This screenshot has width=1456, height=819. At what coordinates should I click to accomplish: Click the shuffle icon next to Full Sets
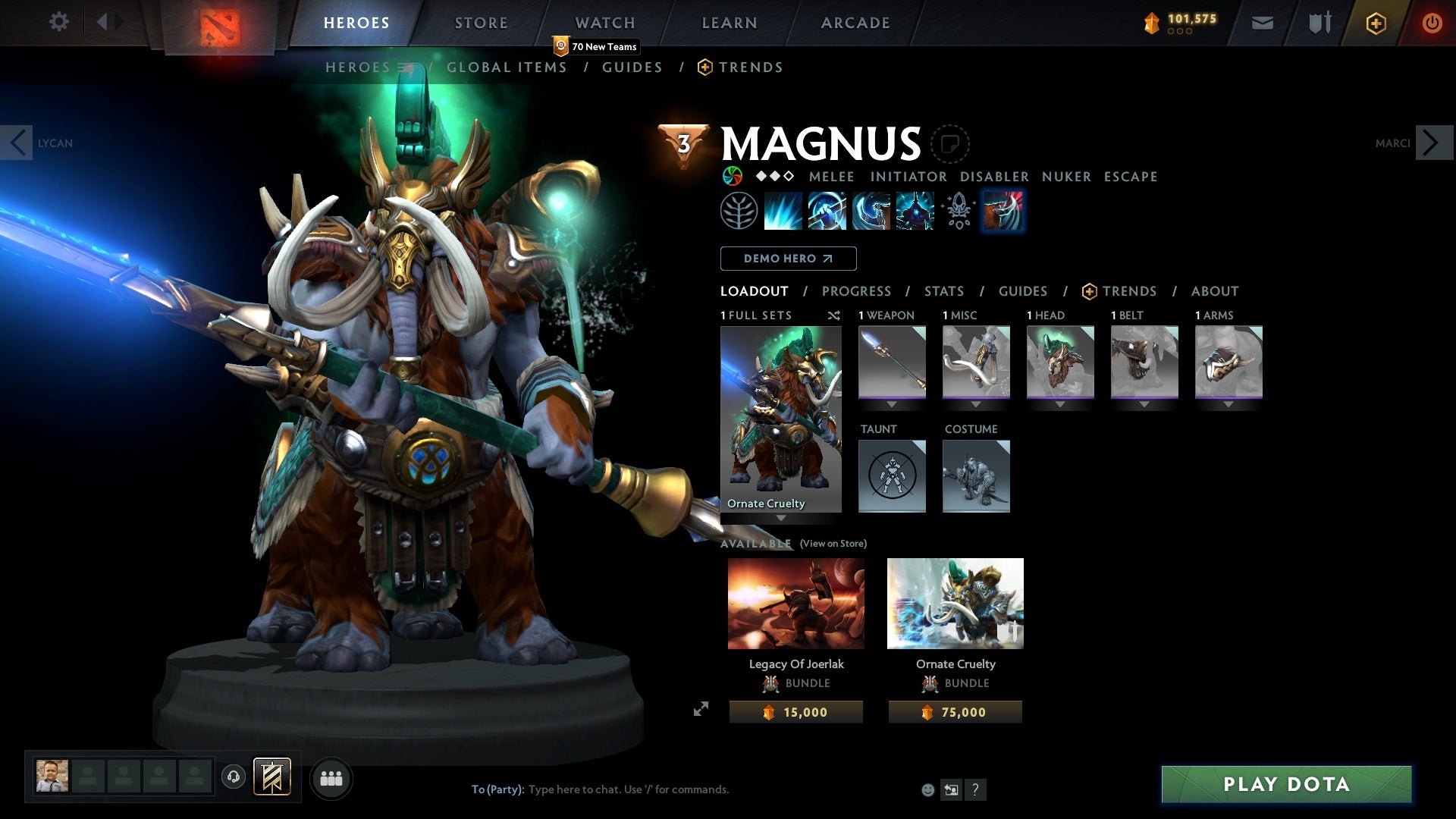point(833,315)
